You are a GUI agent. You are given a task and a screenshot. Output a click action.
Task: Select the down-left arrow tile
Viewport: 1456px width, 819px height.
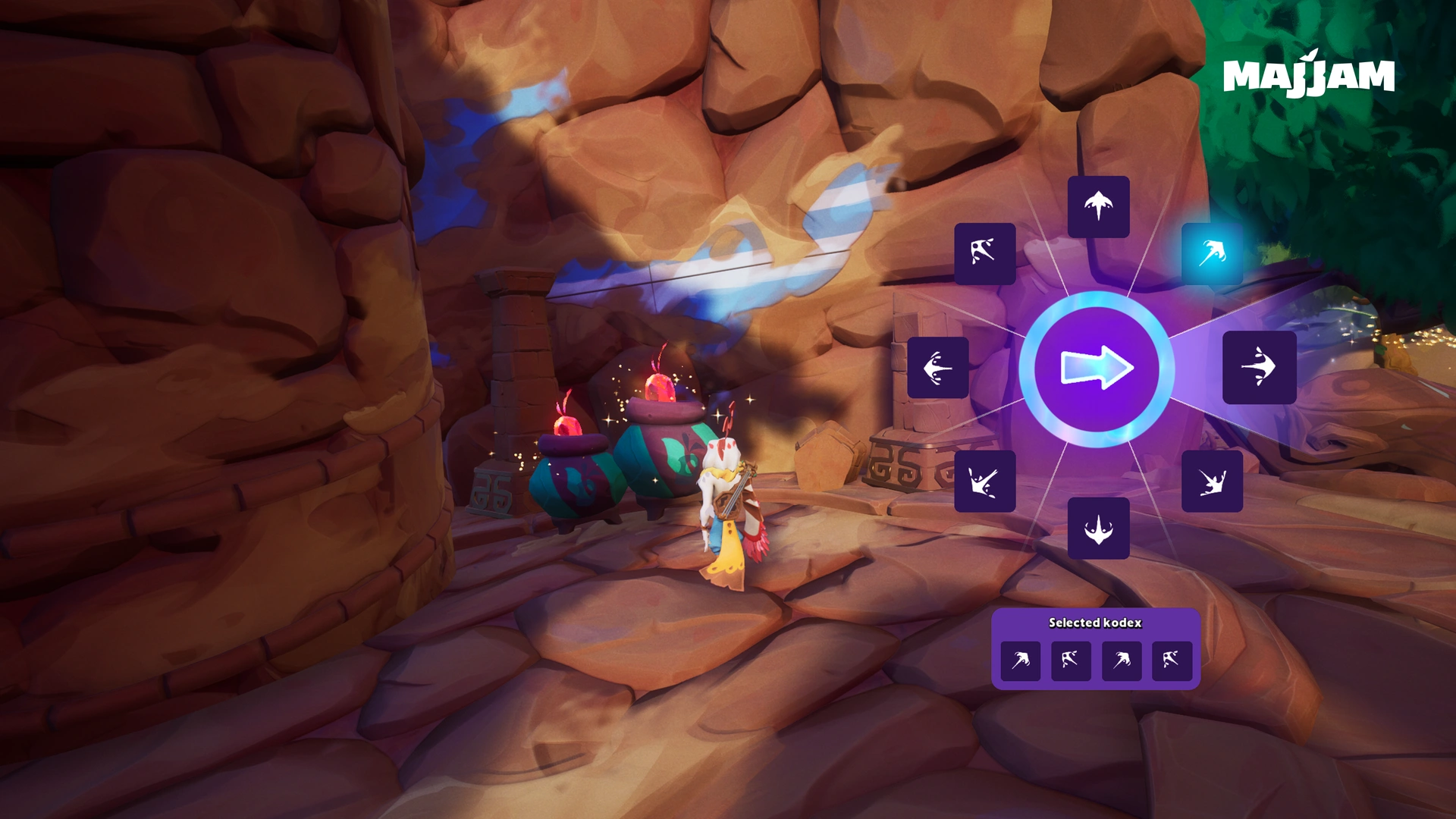click(984, 481)
